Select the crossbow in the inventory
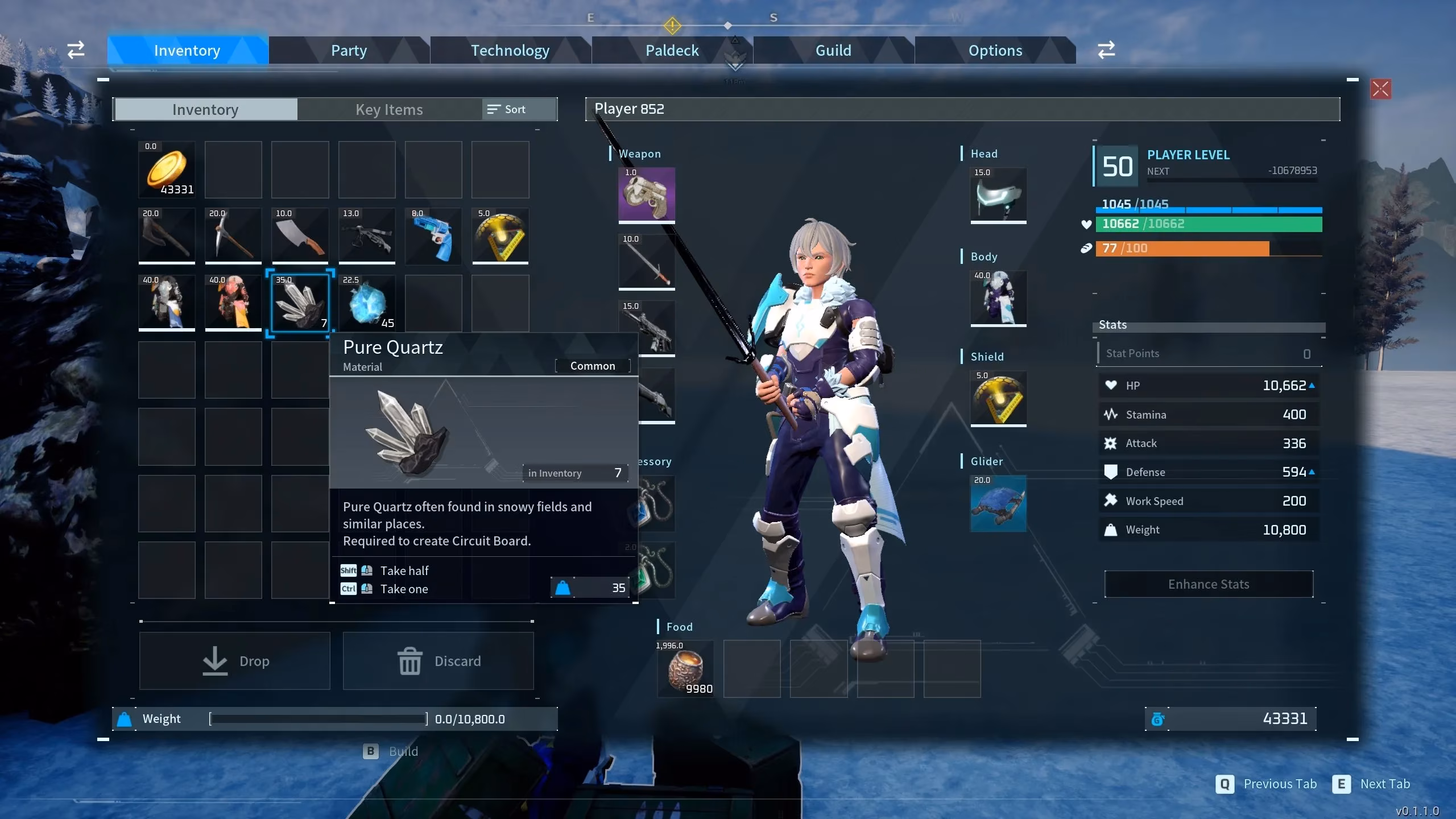 [366, 235]
